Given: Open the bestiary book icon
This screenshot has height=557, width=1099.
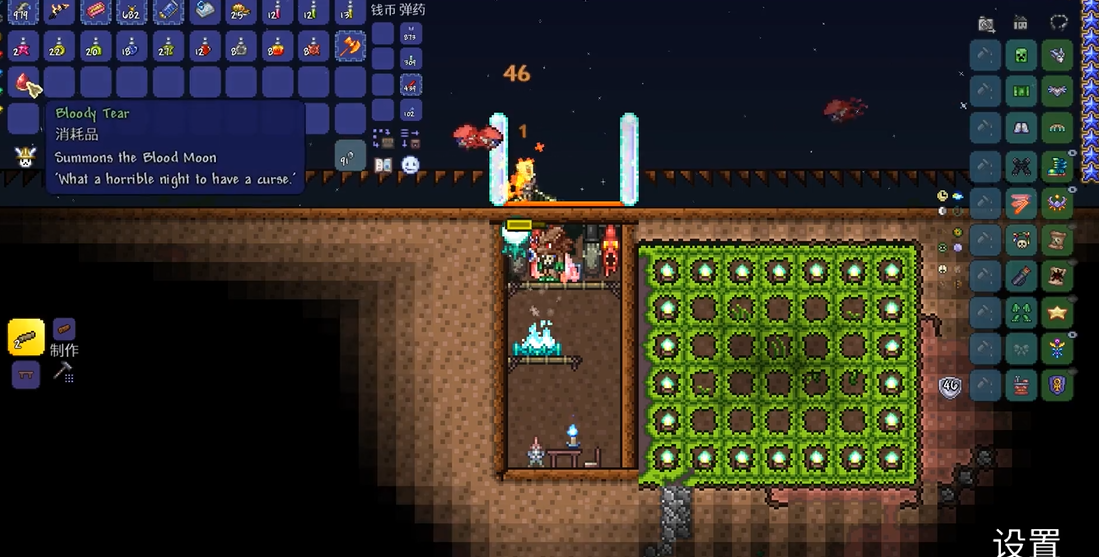Looking at the screenshot, I should tap(383, 164).
